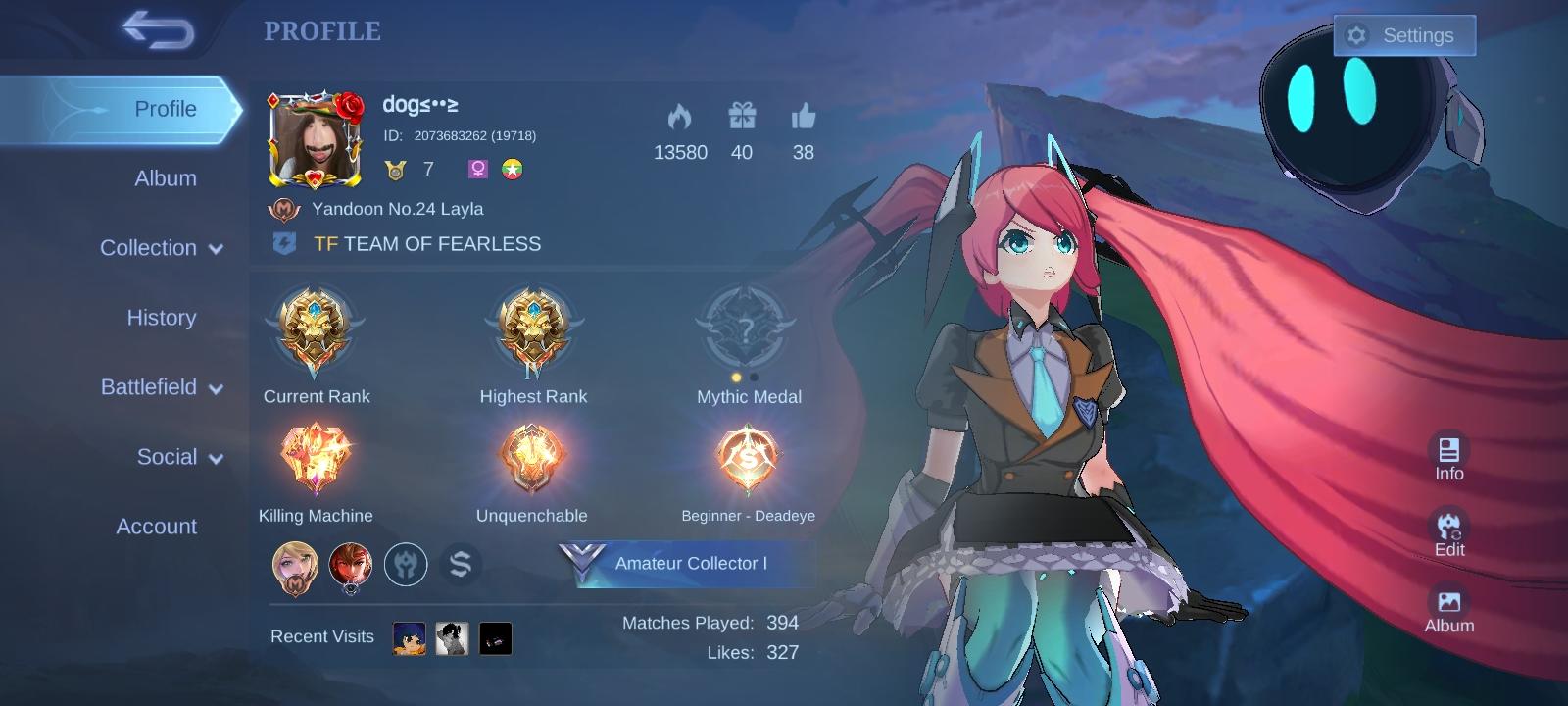Click the medal icon next to 7
1568x706 pixels.
pos(396,169)
